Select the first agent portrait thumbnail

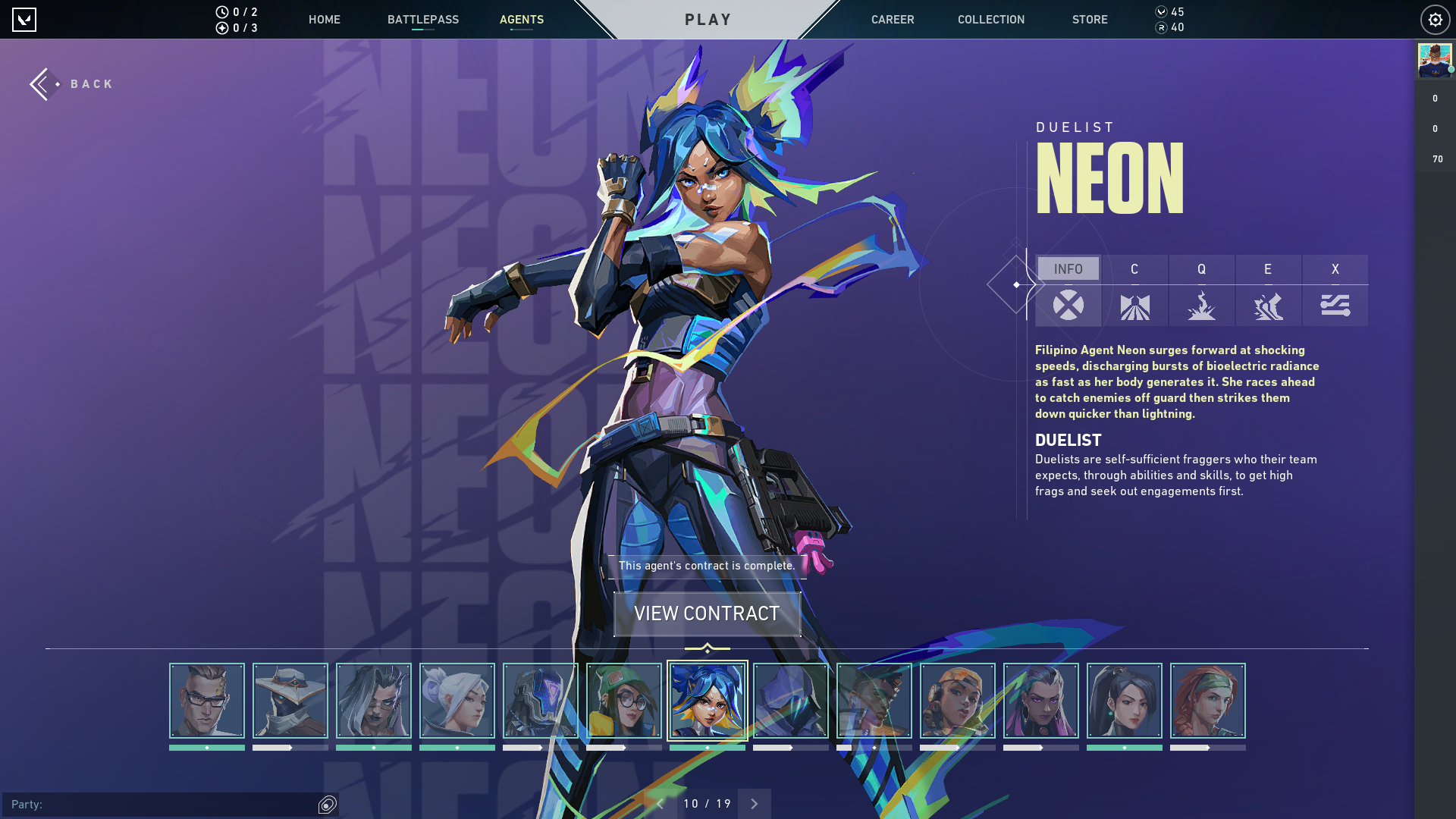click(x=206, y=701)
